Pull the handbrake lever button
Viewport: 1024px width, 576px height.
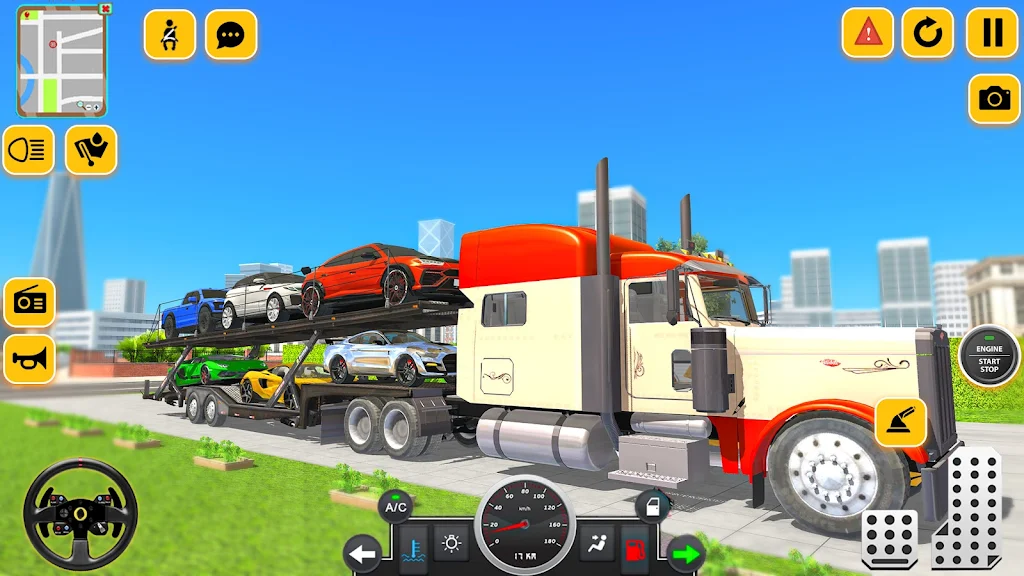click(x=900, y=422)
